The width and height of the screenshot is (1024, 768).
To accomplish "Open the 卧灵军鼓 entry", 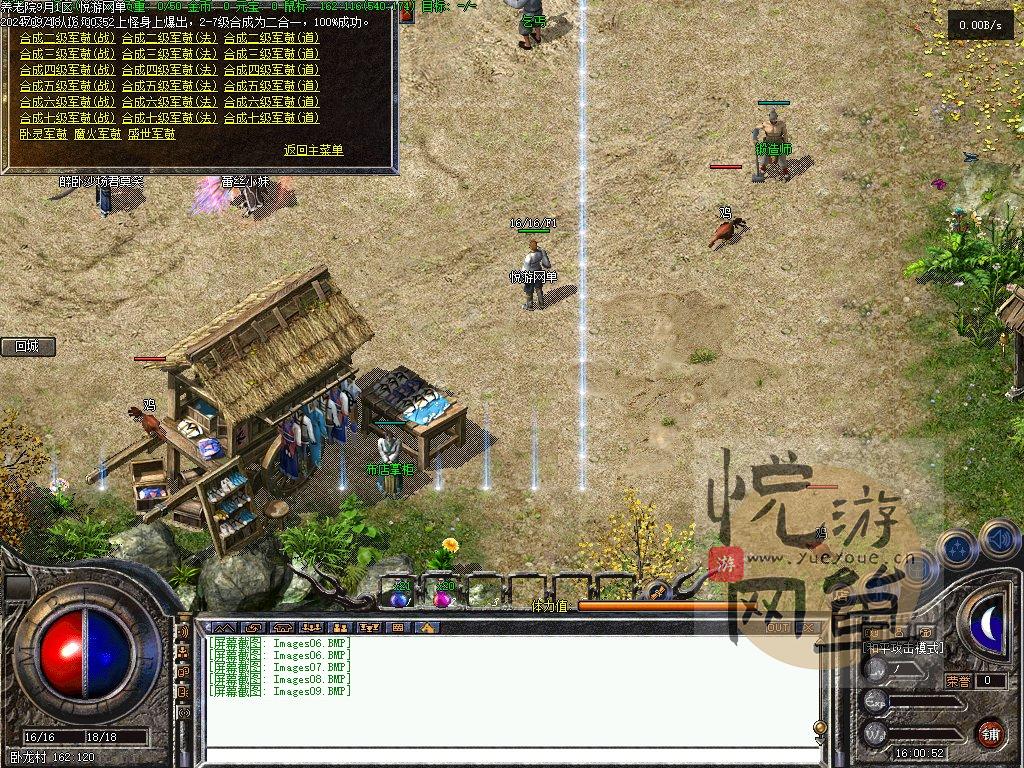I will pyautogui.click(x=43, y=133).
